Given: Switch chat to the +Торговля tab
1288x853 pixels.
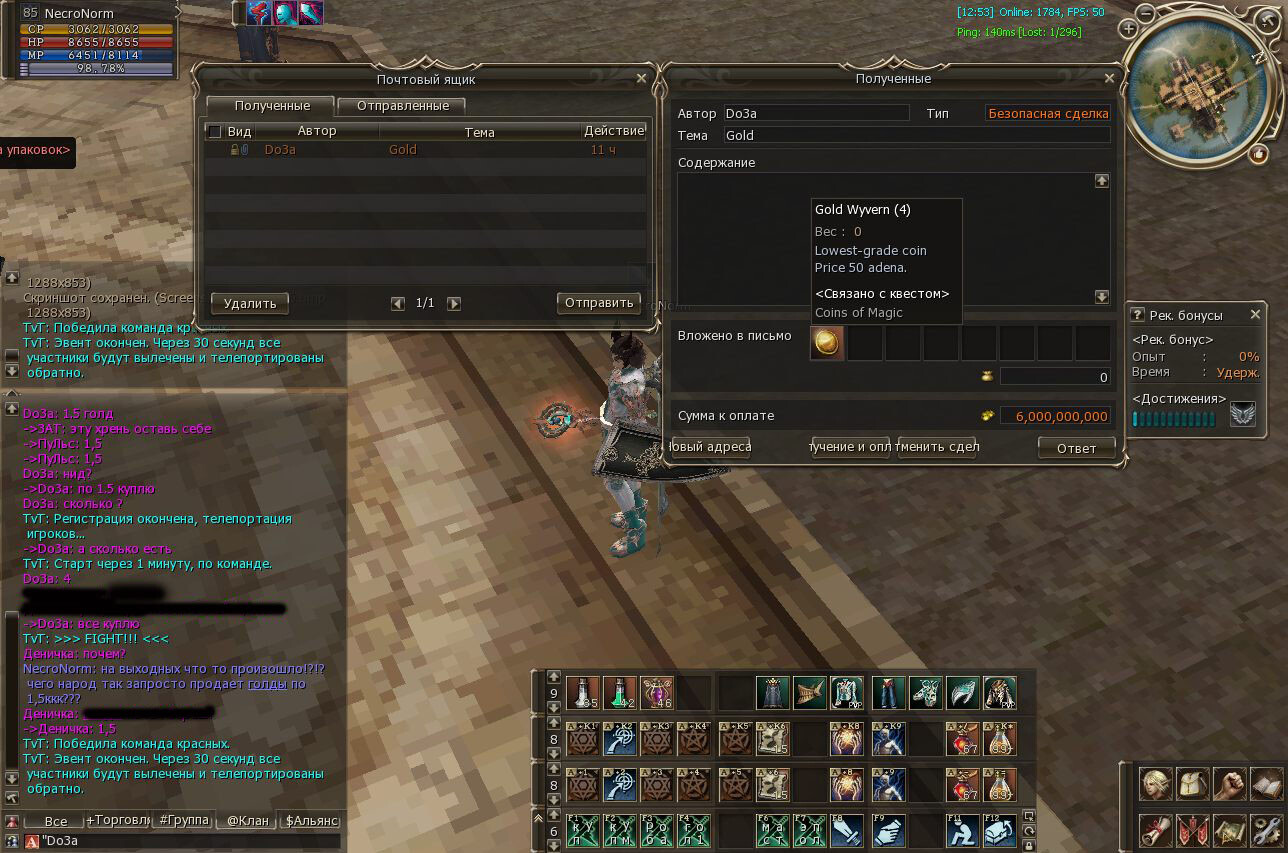Looking at the screenshot, I should click(x=118, y=821).
